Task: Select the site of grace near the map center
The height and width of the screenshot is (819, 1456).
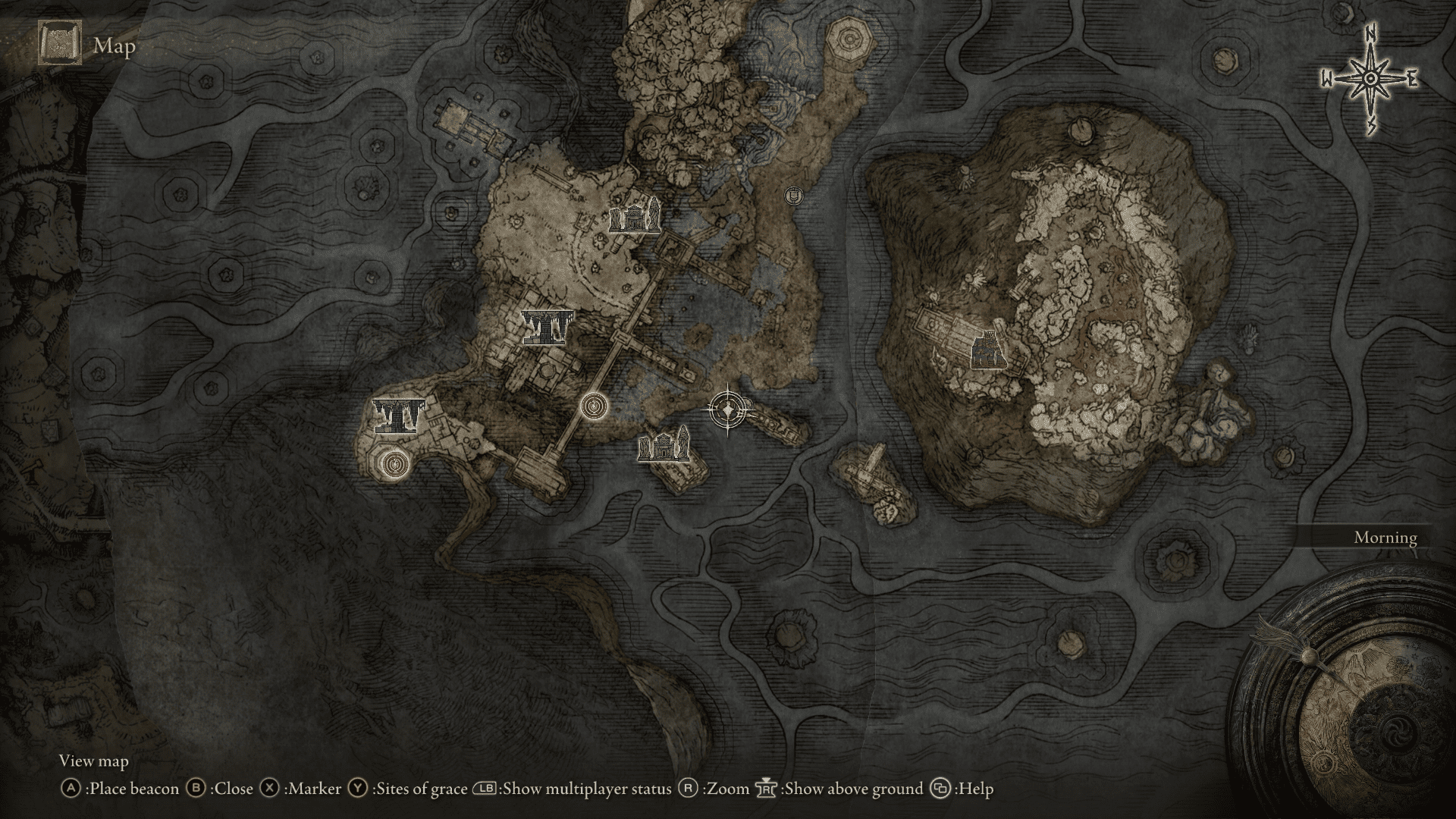Action: coord(594,406)
